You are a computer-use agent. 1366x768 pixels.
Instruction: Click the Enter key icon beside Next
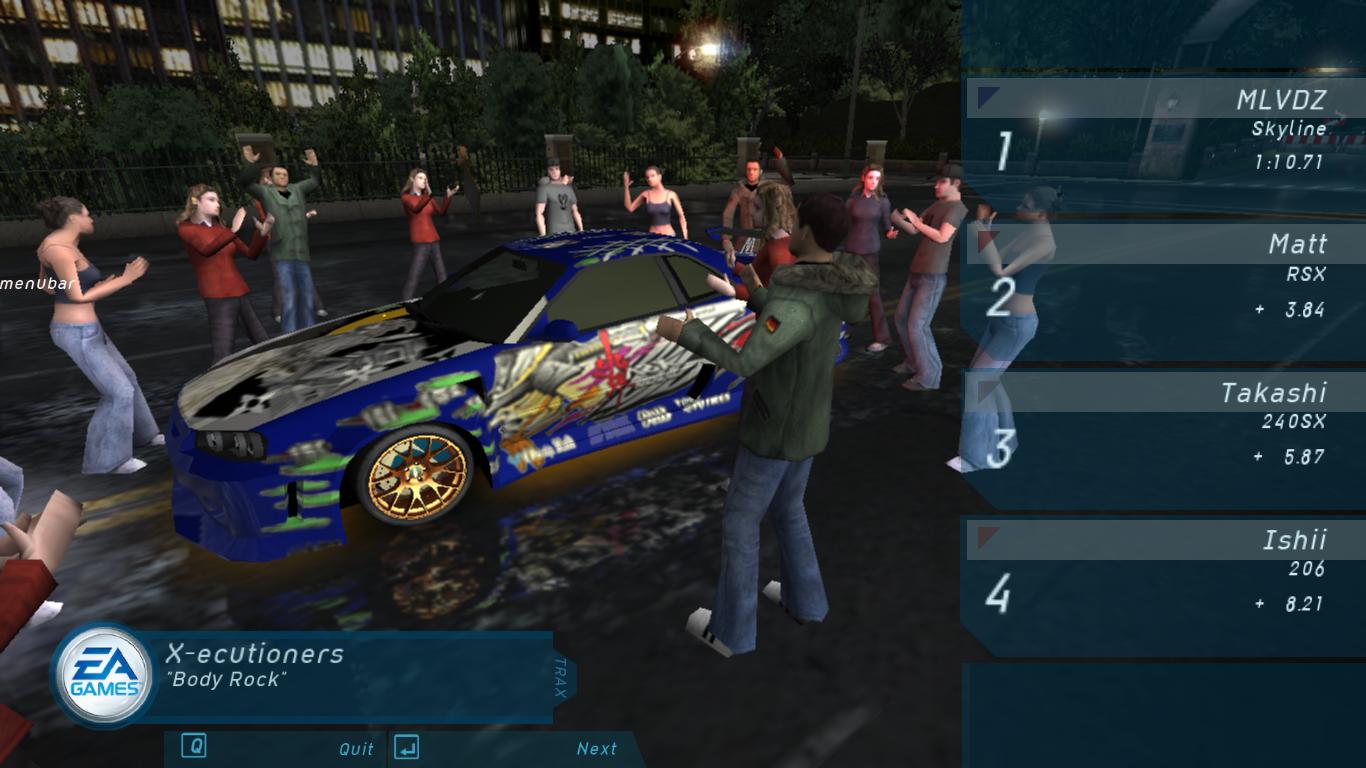tap(406, 748)
